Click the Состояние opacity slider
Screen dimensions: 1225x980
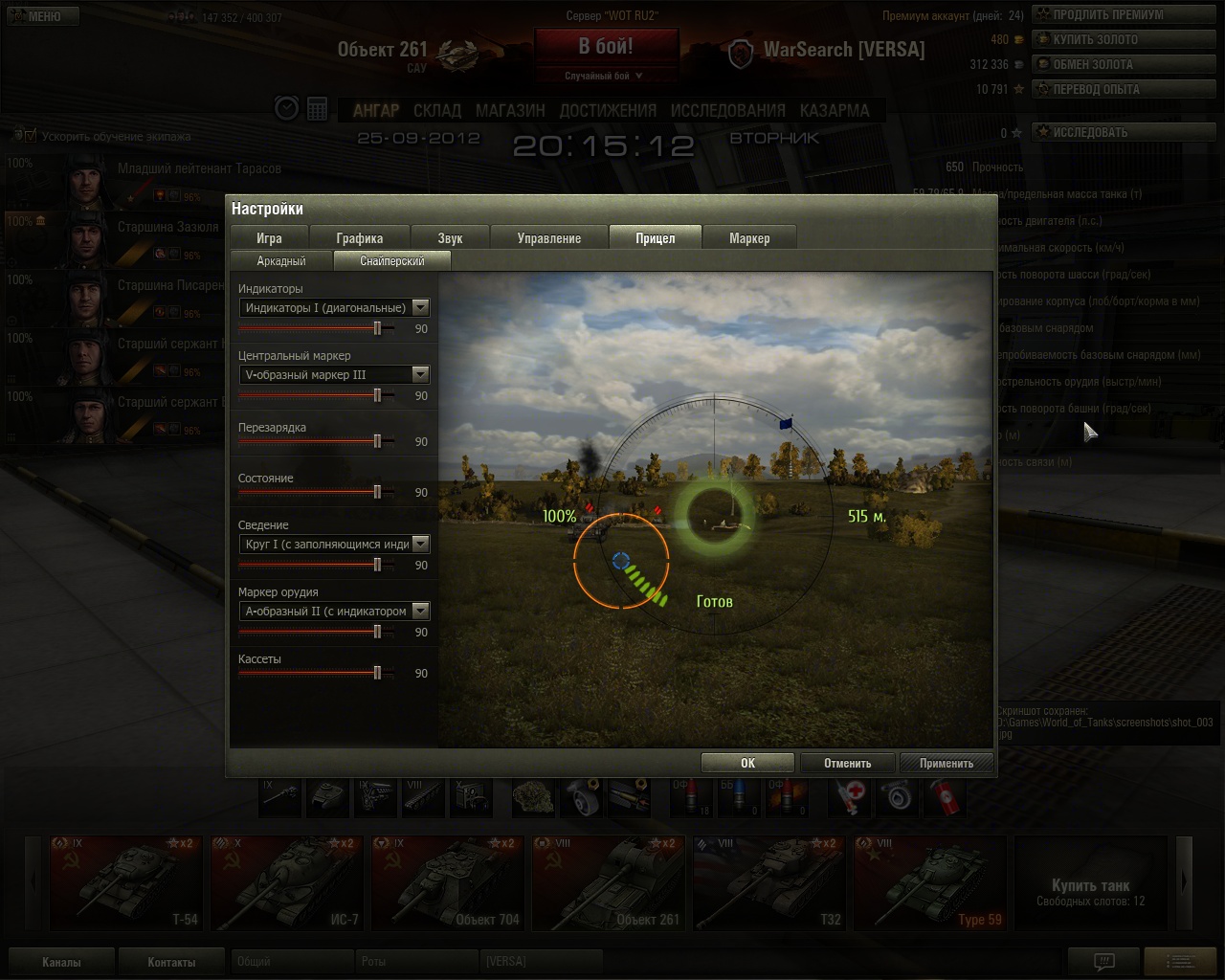pyautogui.click(x=377, y=492)
